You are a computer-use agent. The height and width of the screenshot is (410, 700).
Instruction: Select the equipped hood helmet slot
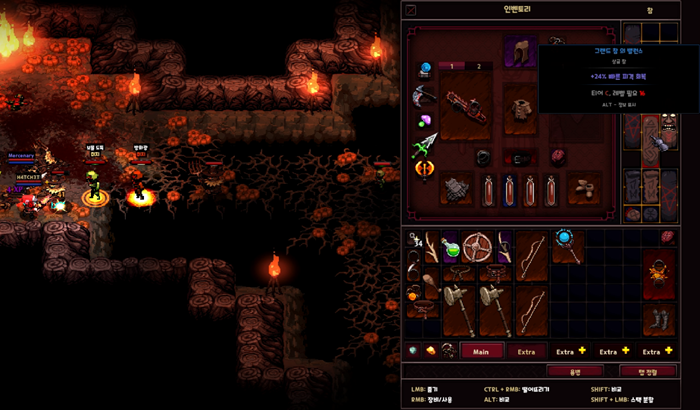[520, 52]
